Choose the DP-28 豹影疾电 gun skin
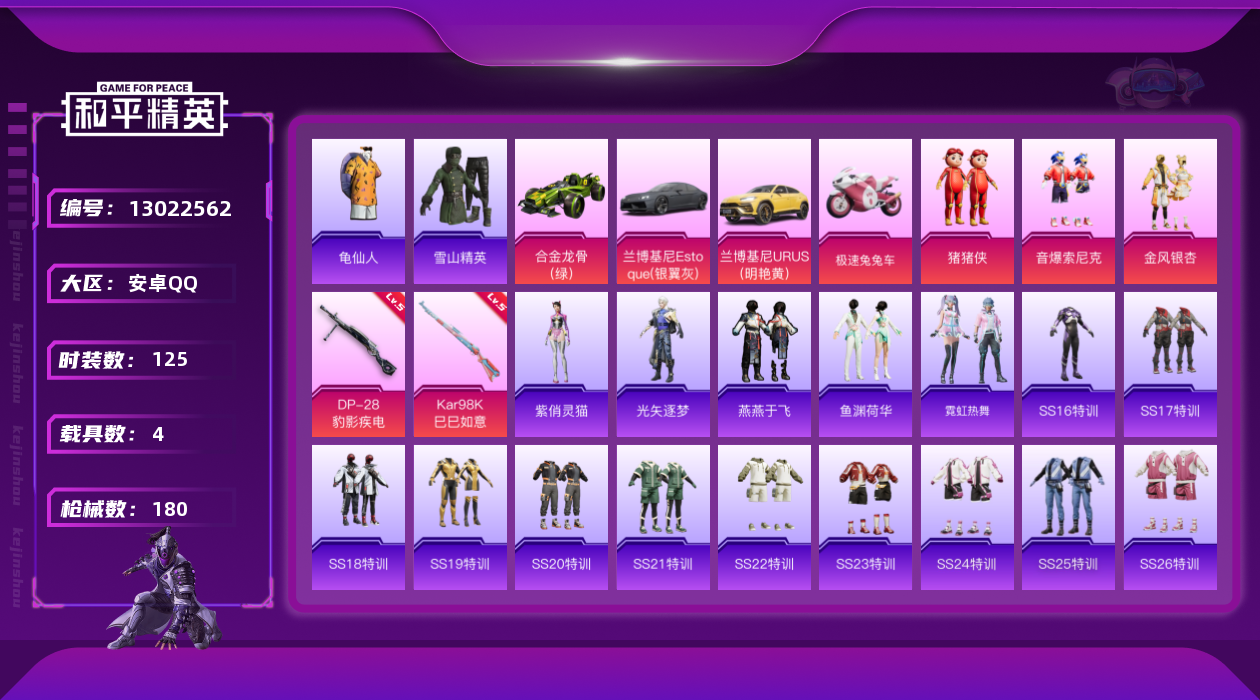Viewport: 1260px width, 700px height. [358, 364]
